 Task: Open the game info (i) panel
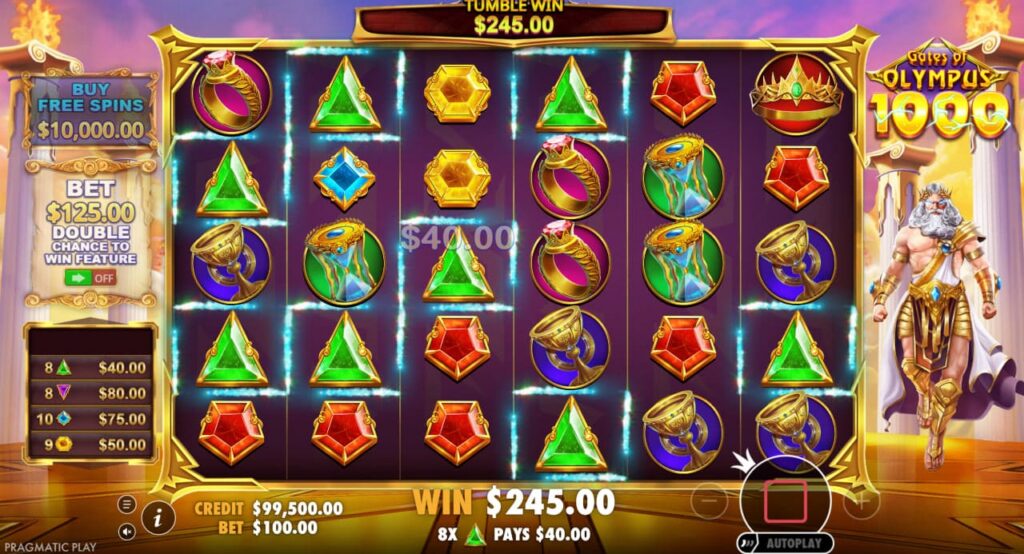tap(157, 516)
